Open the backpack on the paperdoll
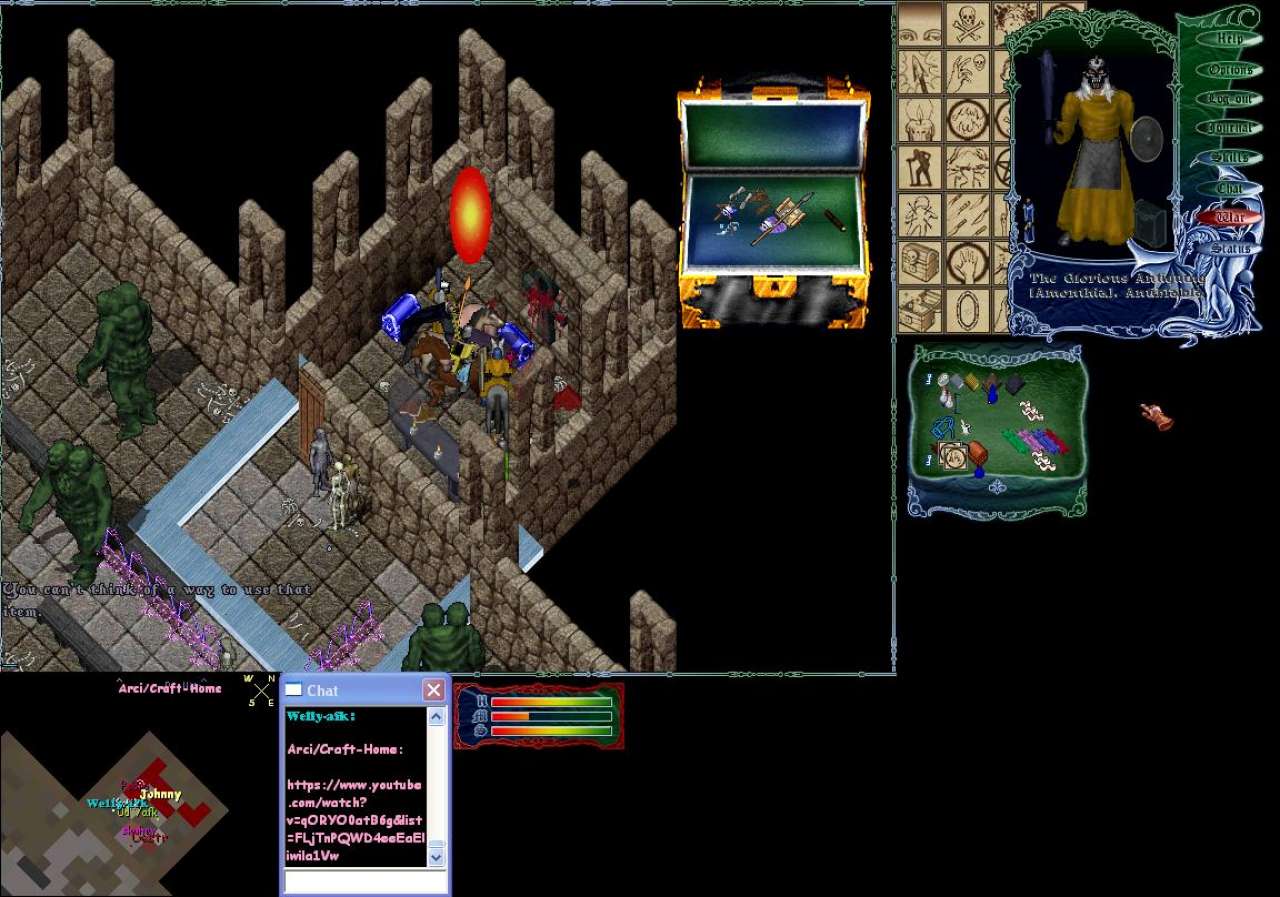1280x897 pixels. 1152,224
